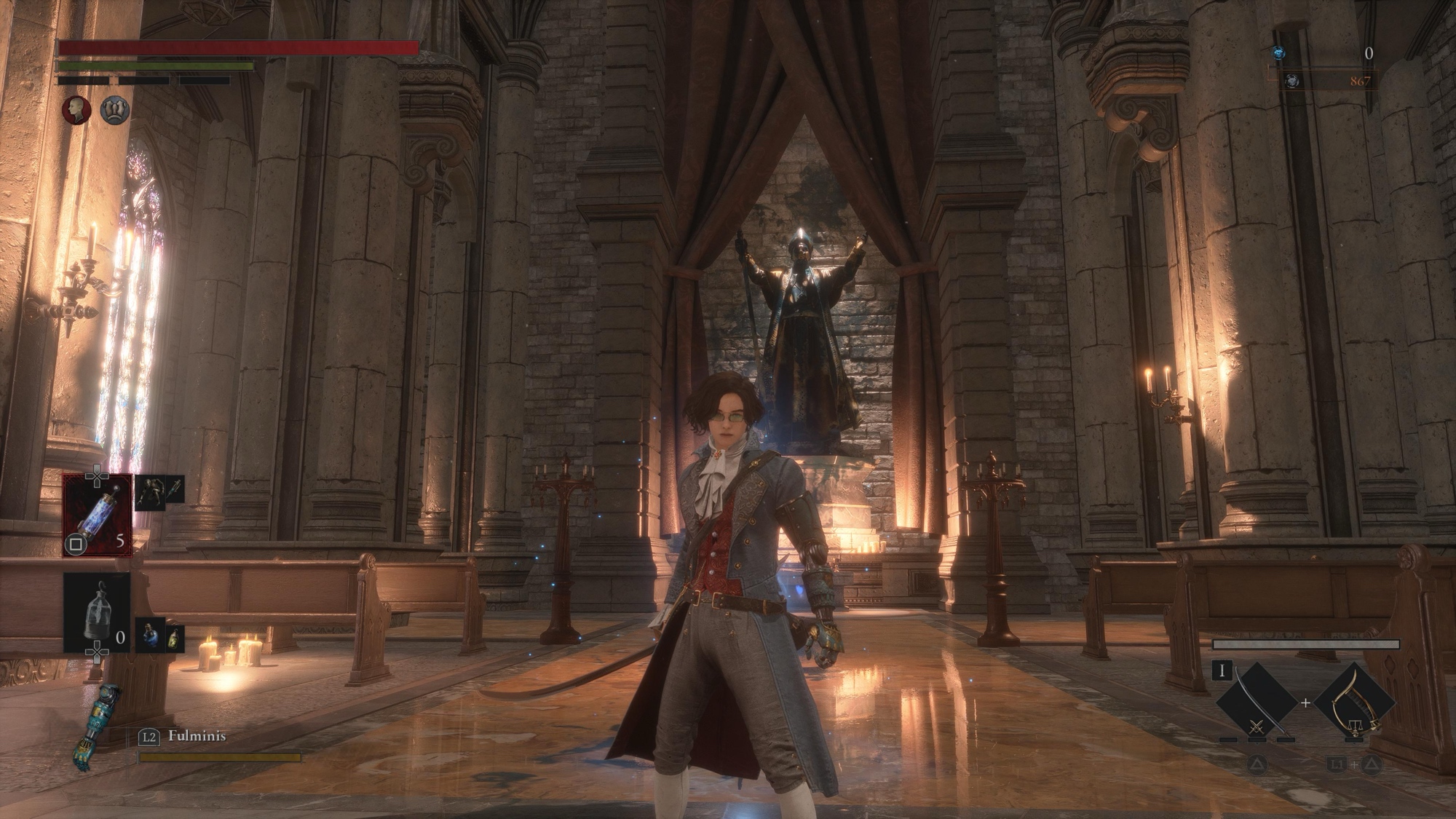Choose the small syringe belt item icon
Viewport: 1456px width, 819px height.
(x=175, y=489)
